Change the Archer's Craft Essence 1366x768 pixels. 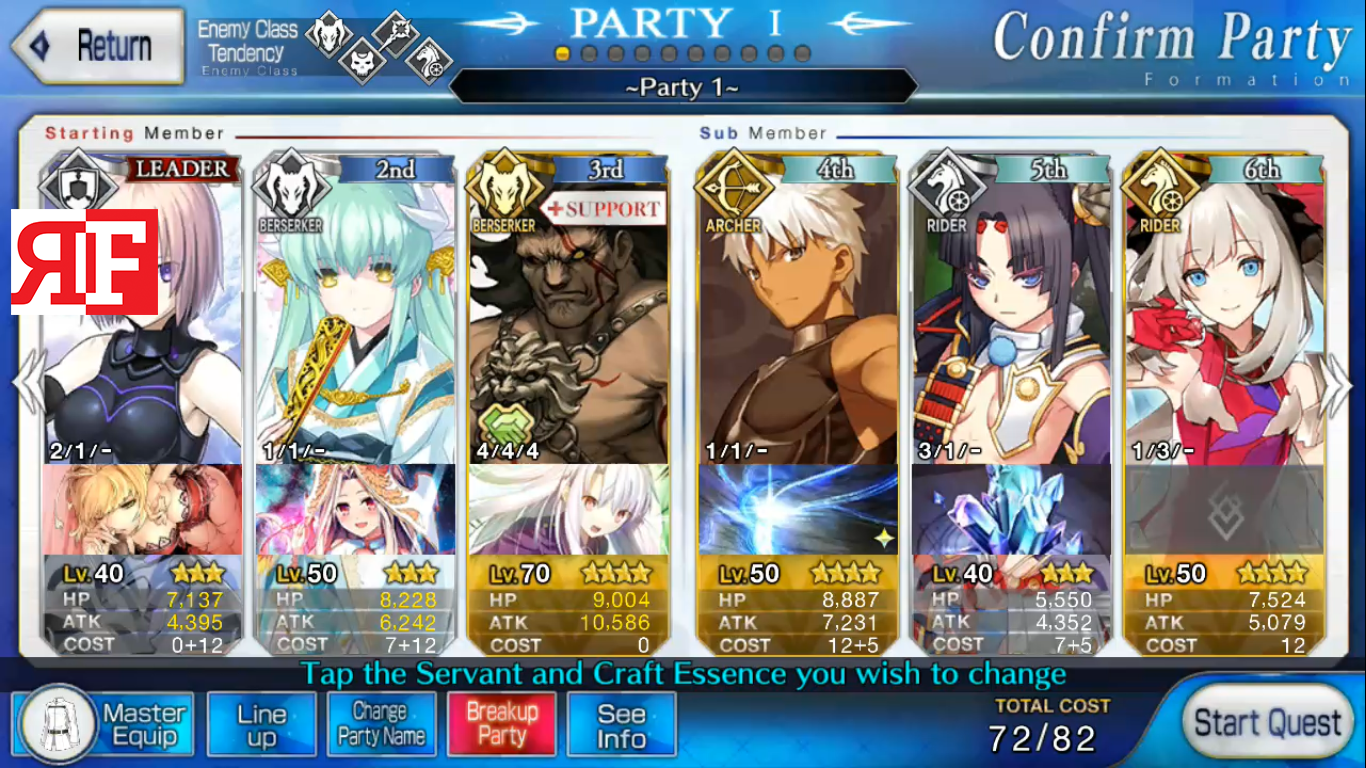point(798,508)
